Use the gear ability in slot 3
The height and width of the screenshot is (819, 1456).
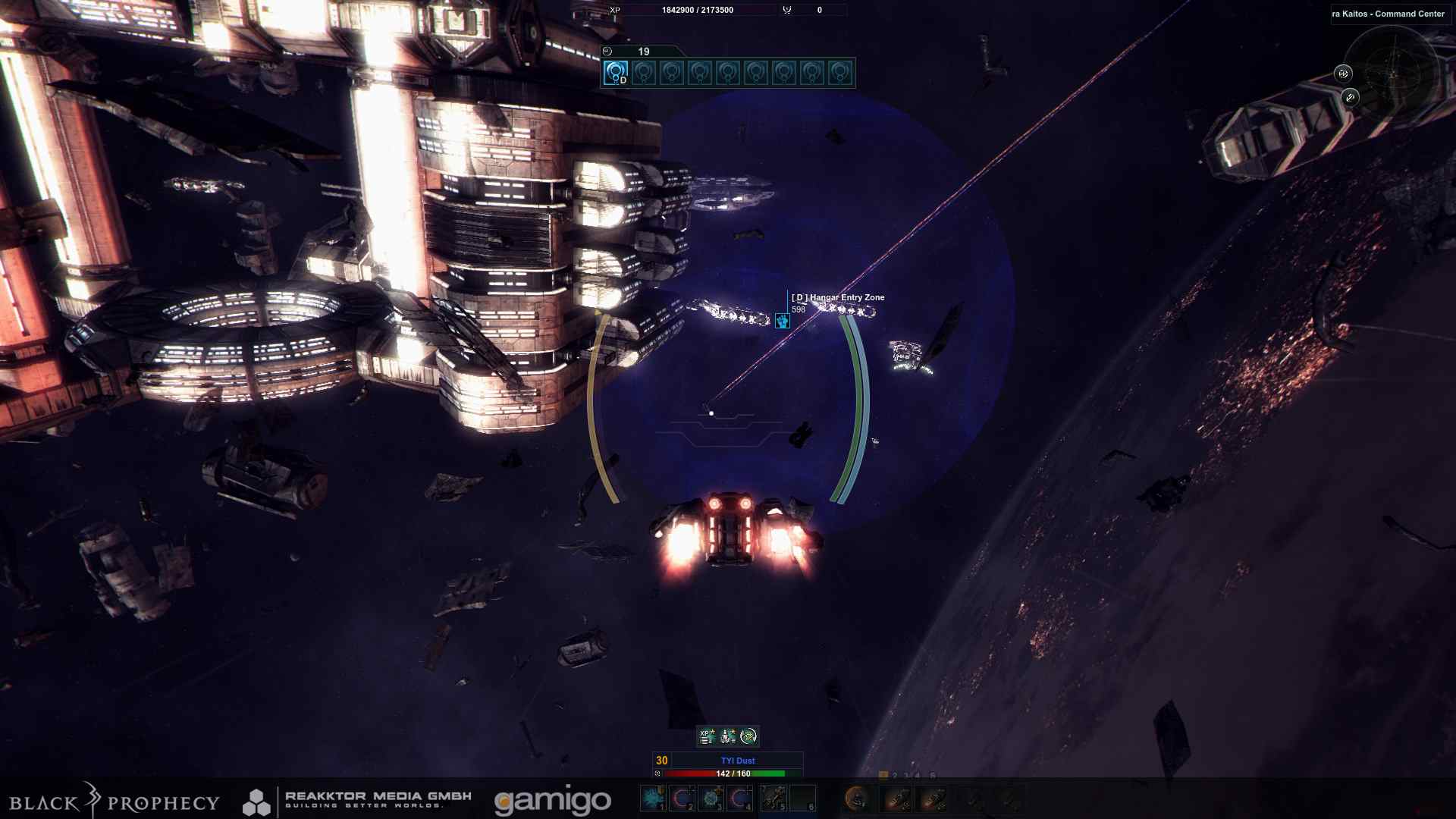711,798
